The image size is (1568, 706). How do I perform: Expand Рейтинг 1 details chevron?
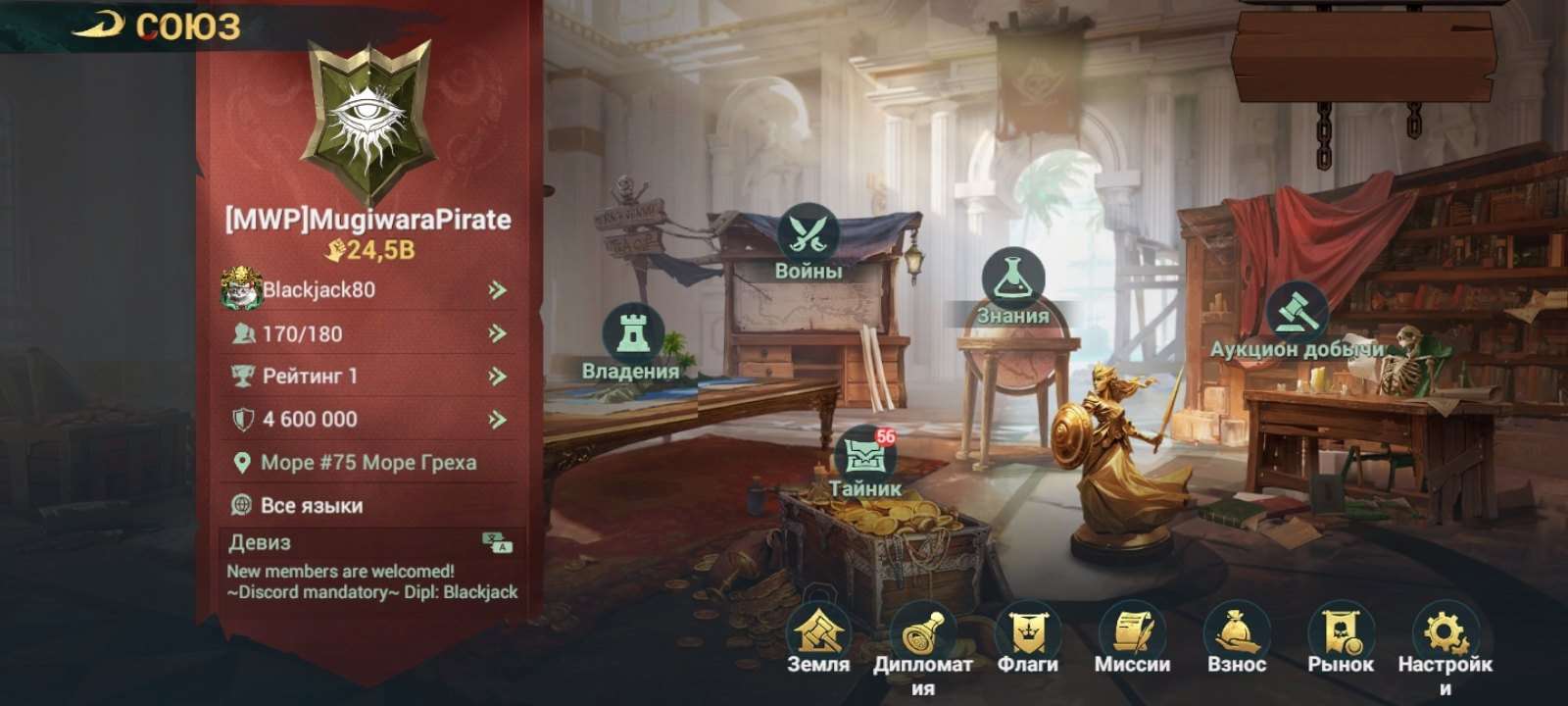point(496,376)
